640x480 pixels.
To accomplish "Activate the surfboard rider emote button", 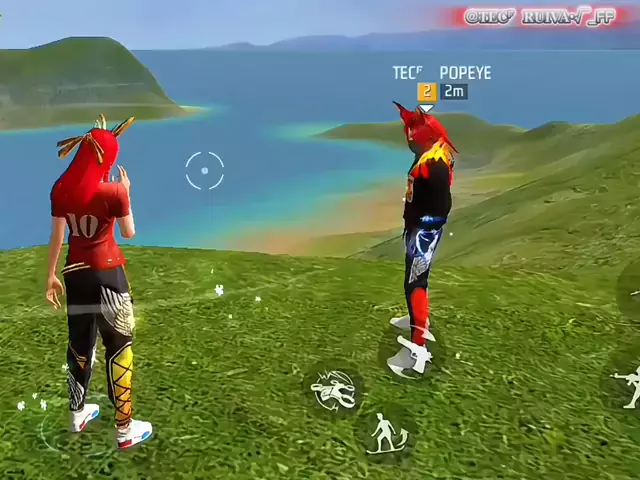I will click(386, 434).
